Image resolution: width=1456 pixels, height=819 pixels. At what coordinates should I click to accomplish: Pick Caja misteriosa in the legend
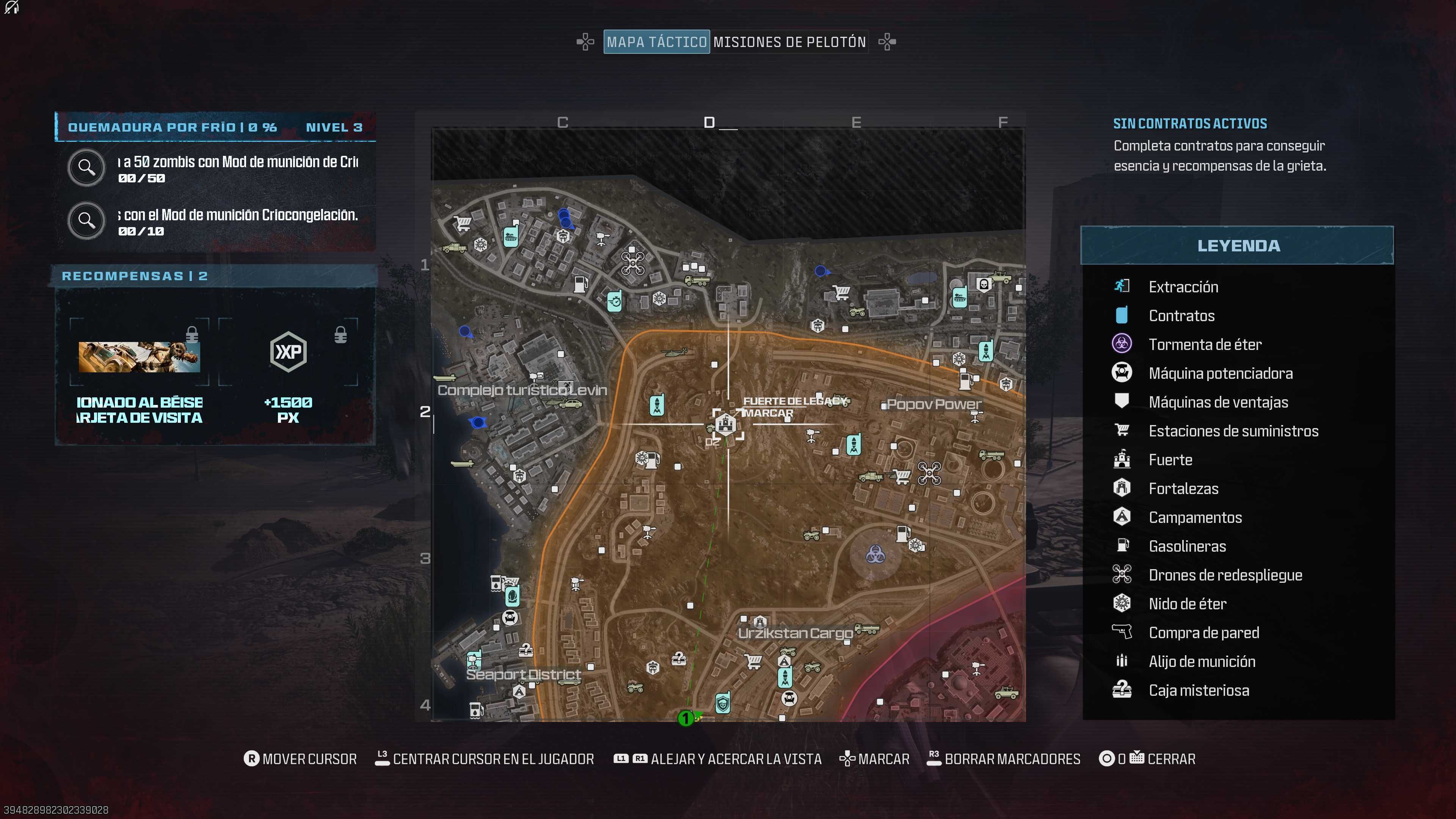(x=1198, y=690)
